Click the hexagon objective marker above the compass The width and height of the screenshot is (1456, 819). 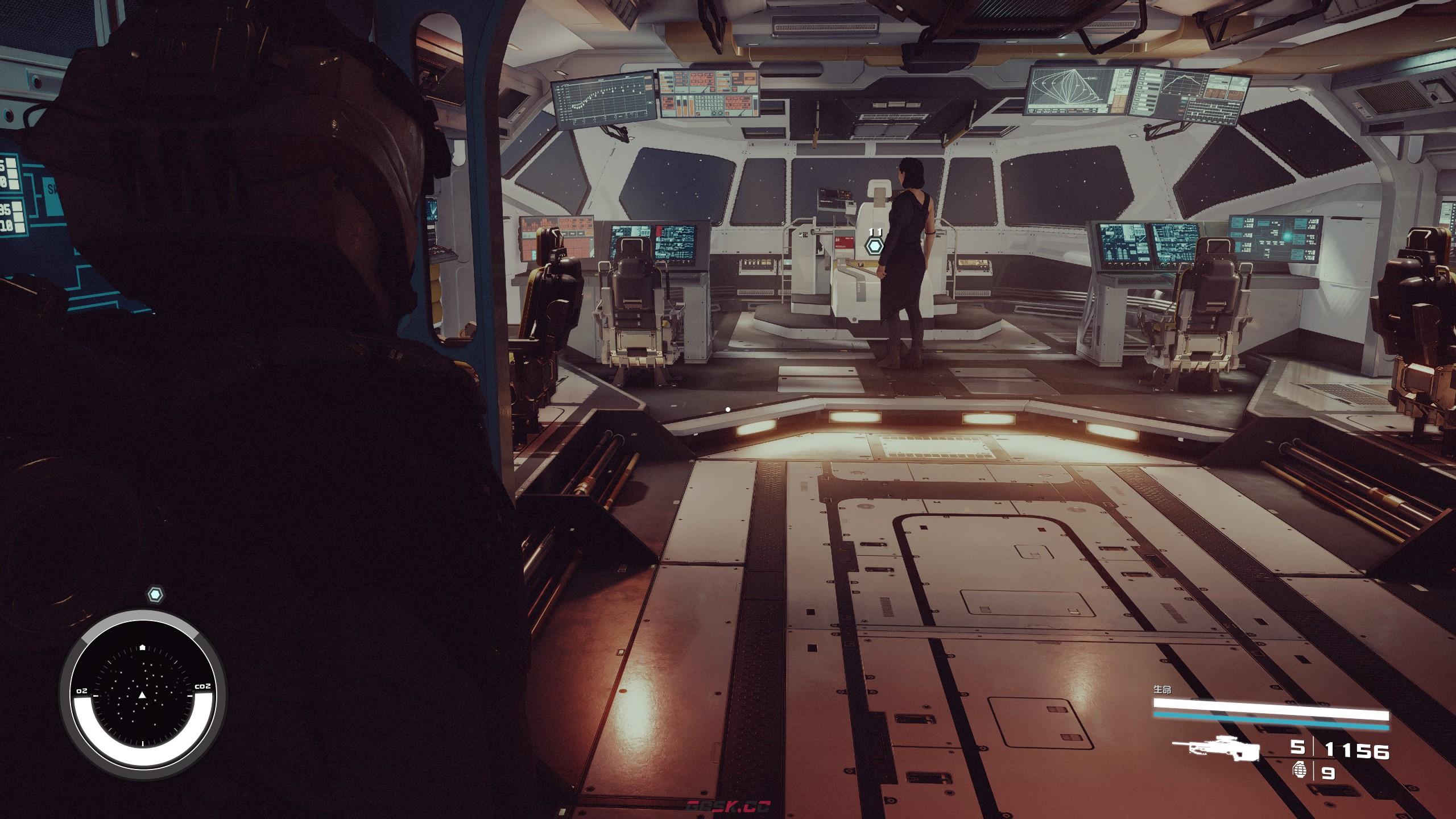[x=155, y=595]
